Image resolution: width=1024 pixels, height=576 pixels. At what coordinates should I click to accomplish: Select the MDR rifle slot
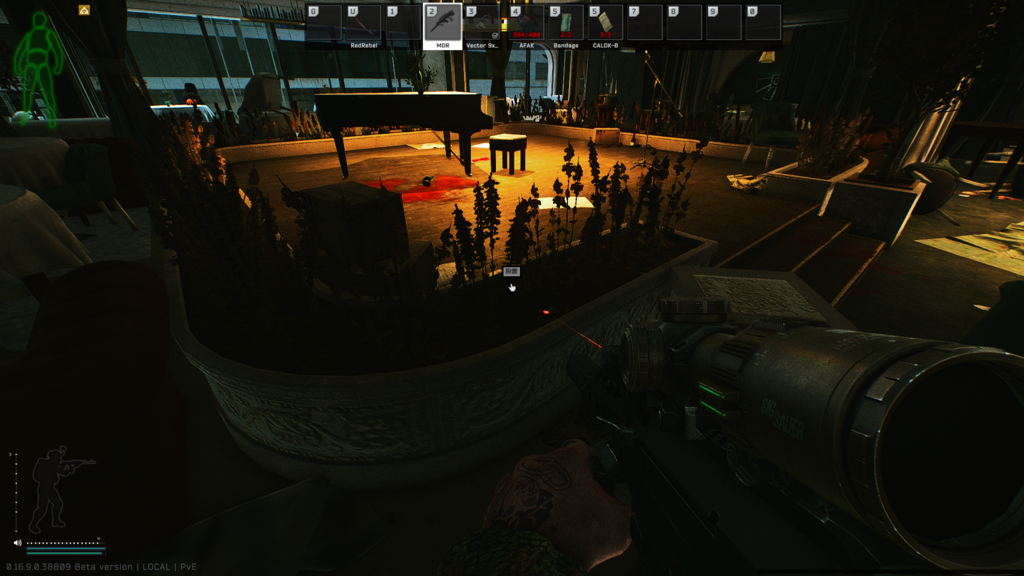pos(443,23)
